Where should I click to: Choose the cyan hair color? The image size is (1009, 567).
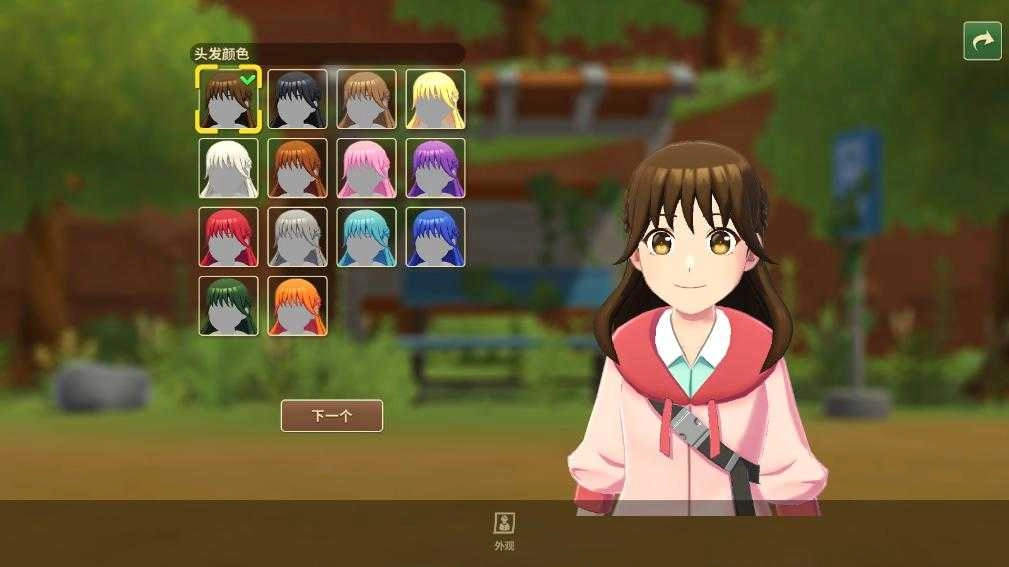click(x=366, y=237)
